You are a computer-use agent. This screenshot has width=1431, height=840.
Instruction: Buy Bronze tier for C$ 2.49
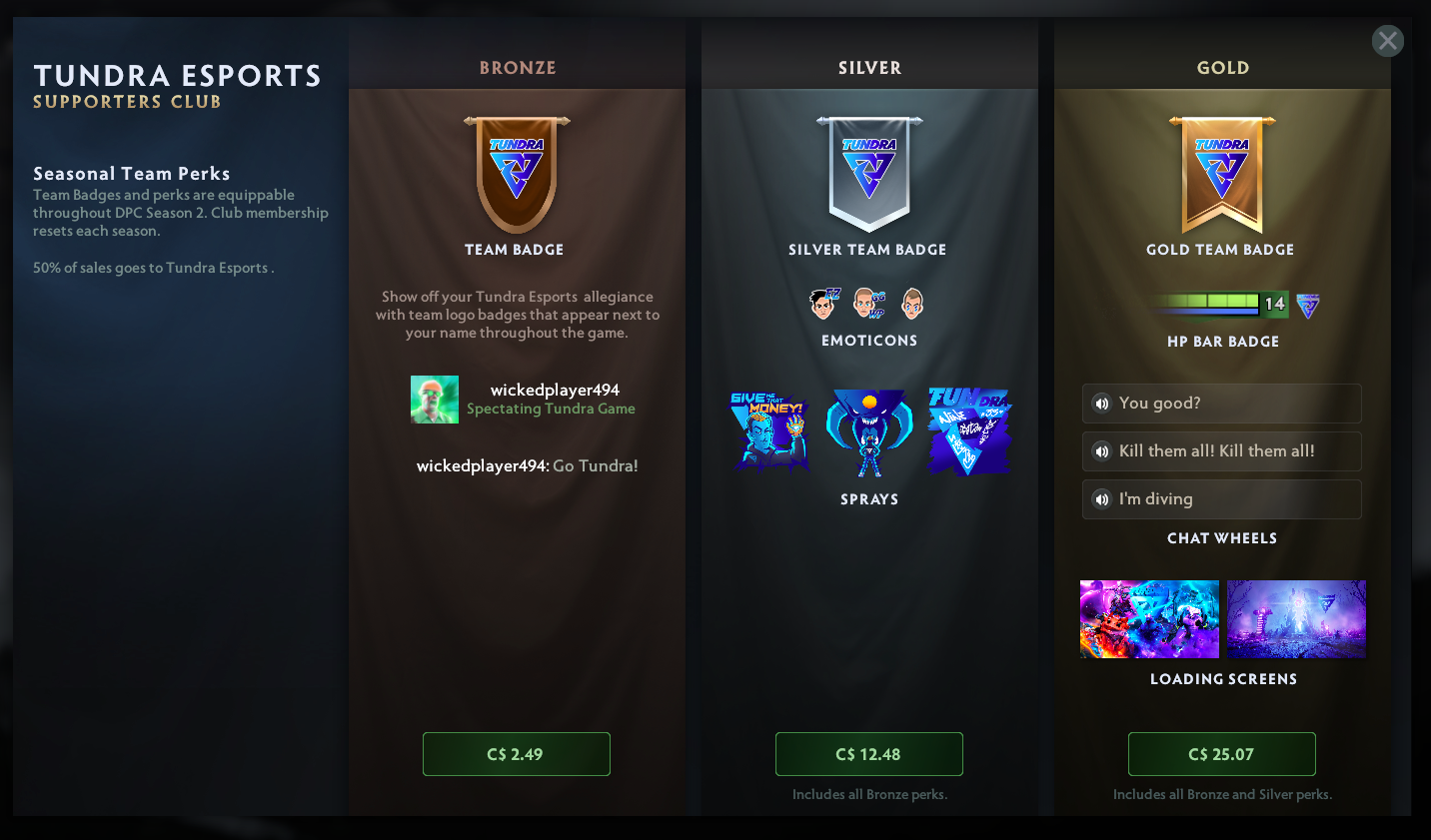(516, 754)
